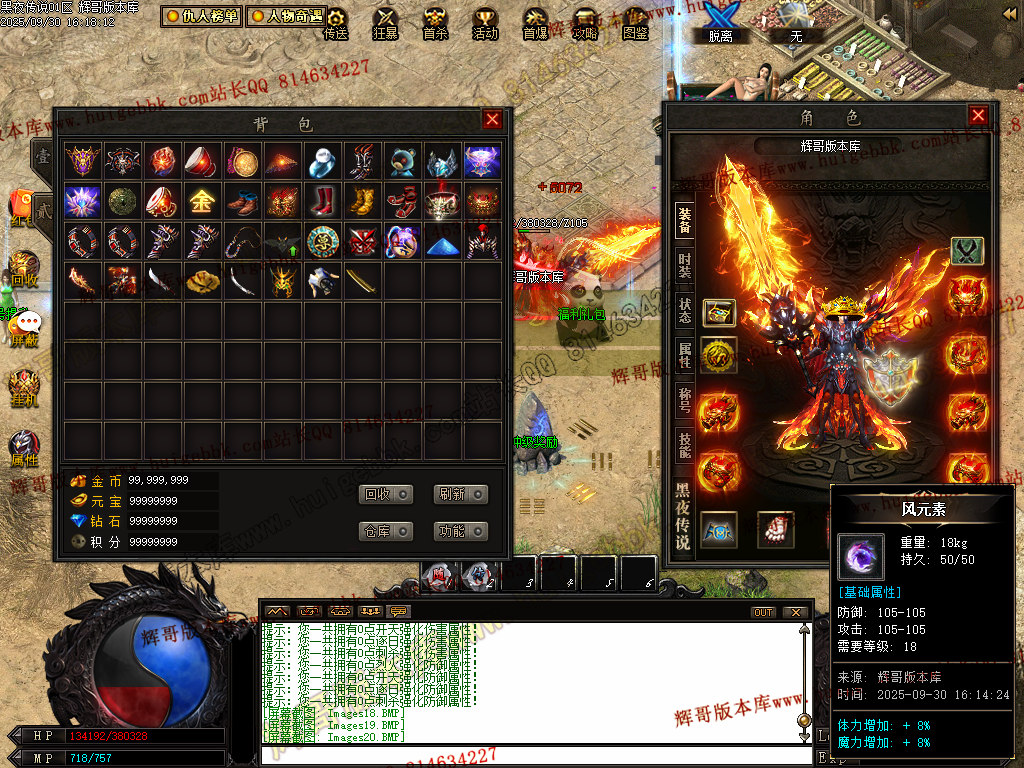This screenshot has width=1024, height=768.
Task: Switch to the 属性 attributes tab
Action: click(684, 353)
